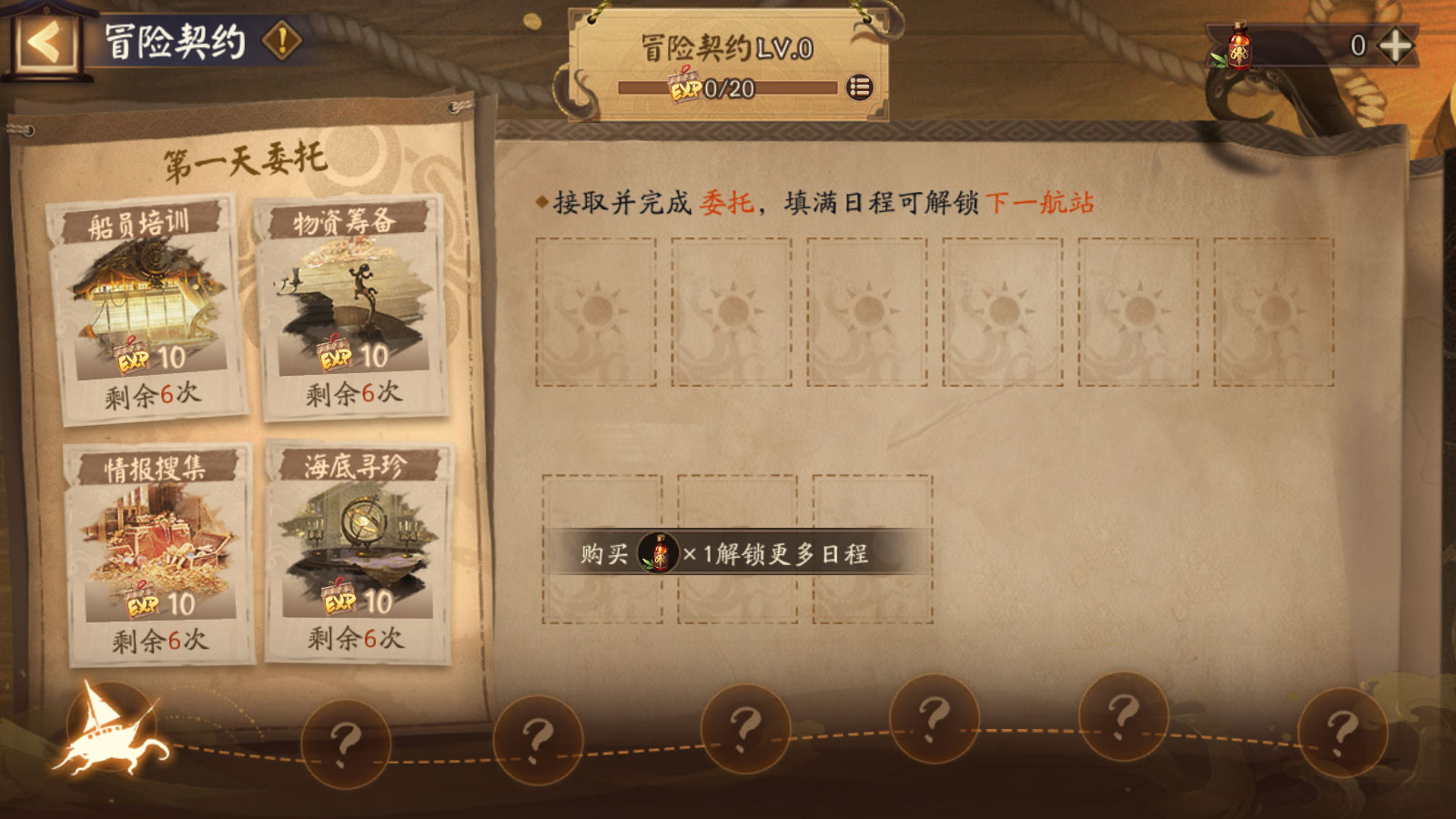Select the first empty schedule slot

(598, 310)
